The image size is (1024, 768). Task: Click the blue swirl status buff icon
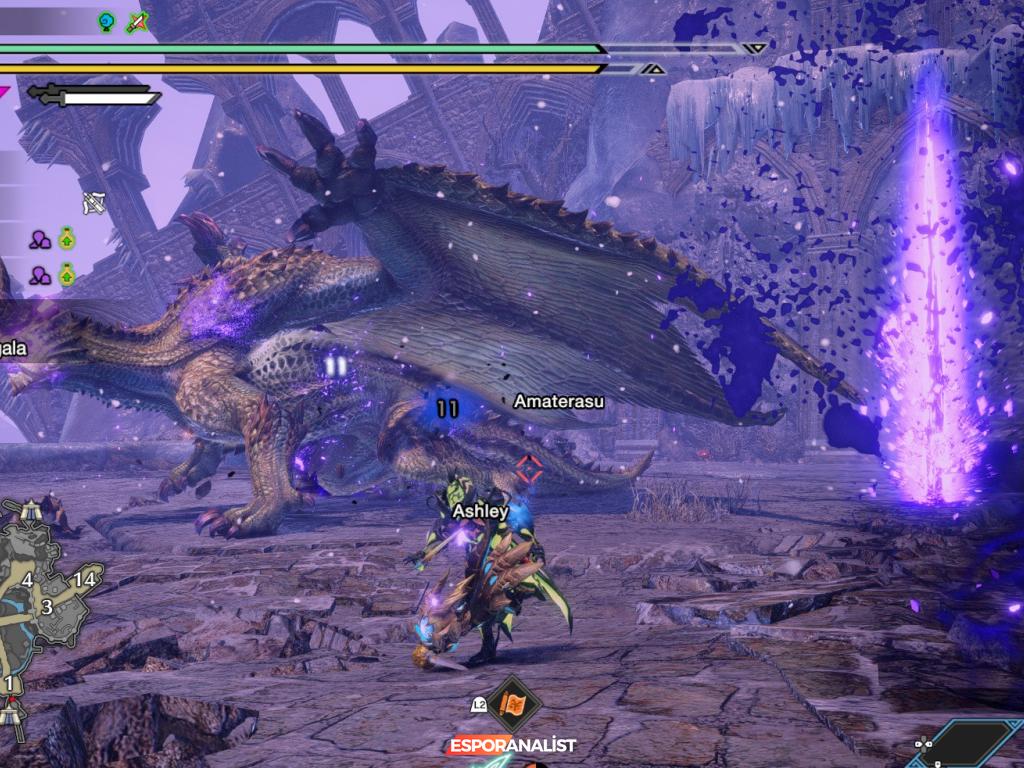[x=107, y=20]
